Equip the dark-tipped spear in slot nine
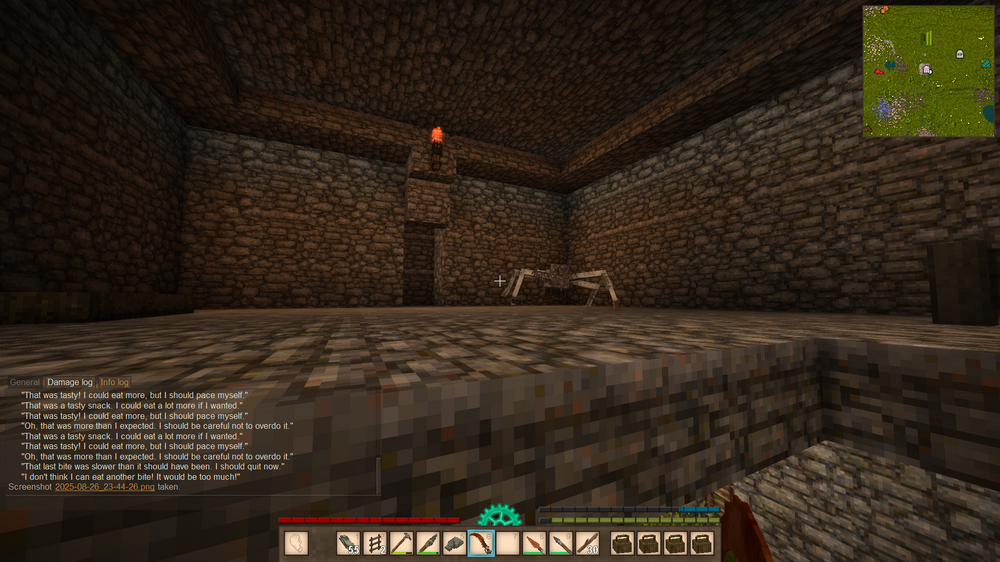 click(561, 543)
